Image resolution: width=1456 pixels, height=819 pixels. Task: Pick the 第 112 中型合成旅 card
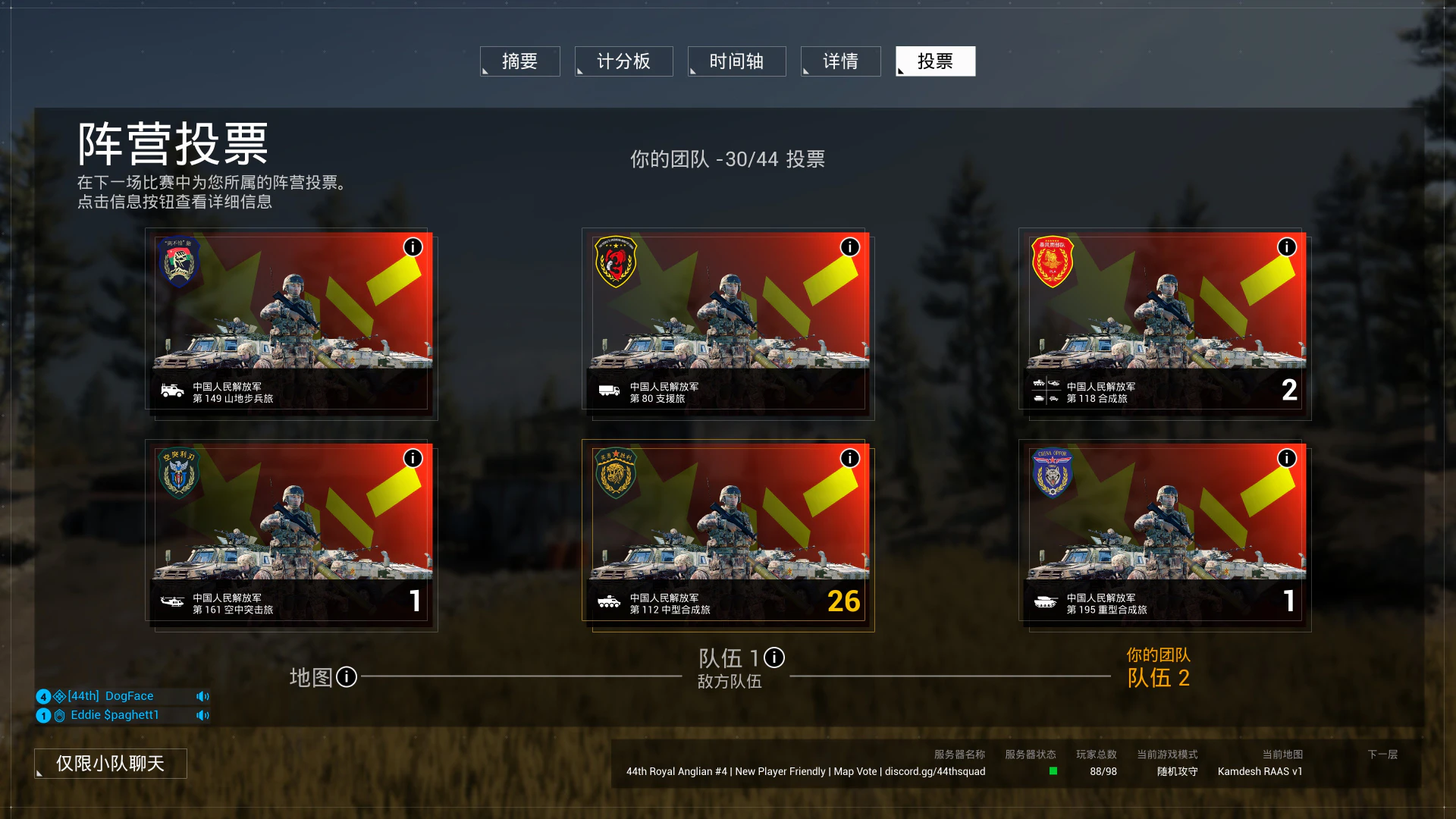[x=728, y=534]
